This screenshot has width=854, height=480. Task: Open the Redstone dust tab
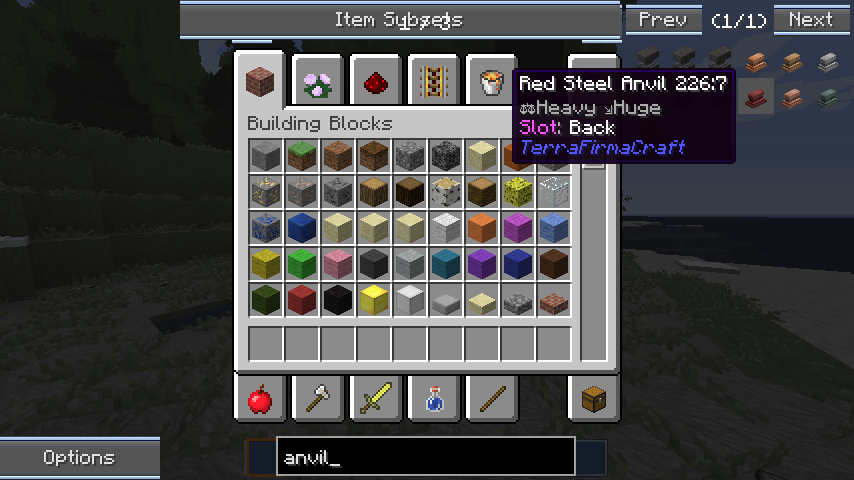point(376,82)
